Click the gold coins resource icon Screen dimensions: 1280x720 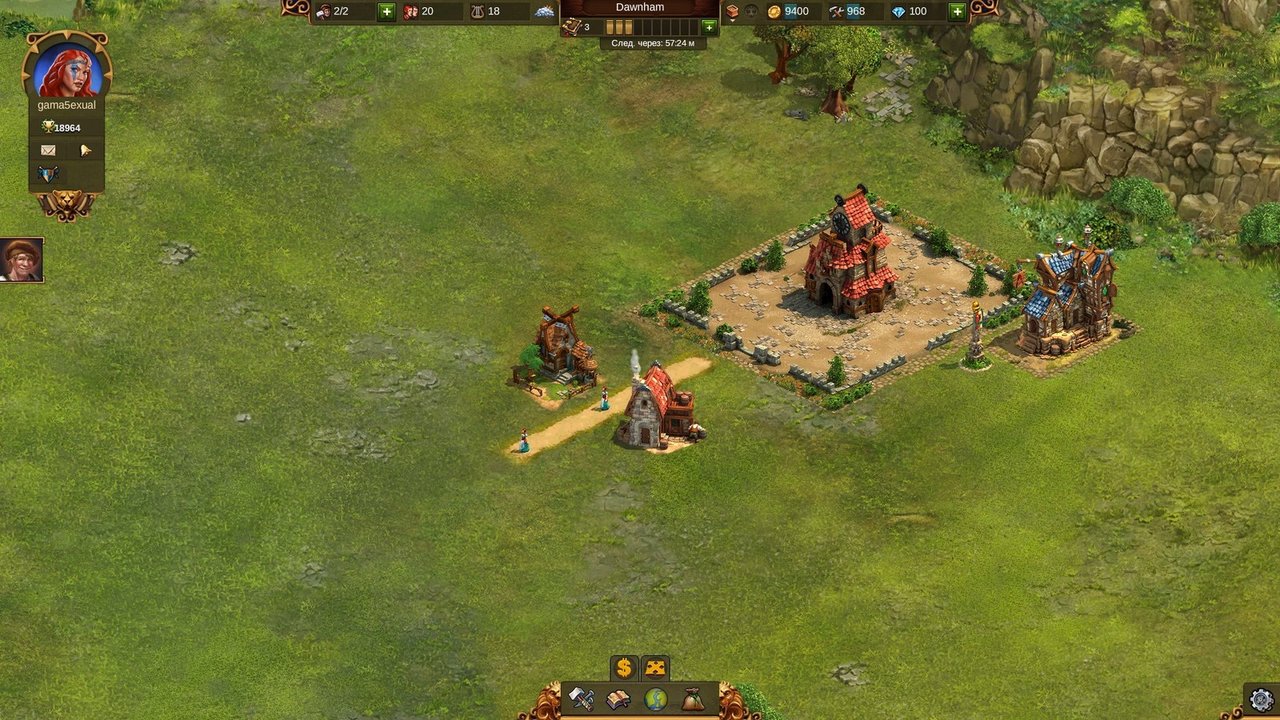(773, 12)
